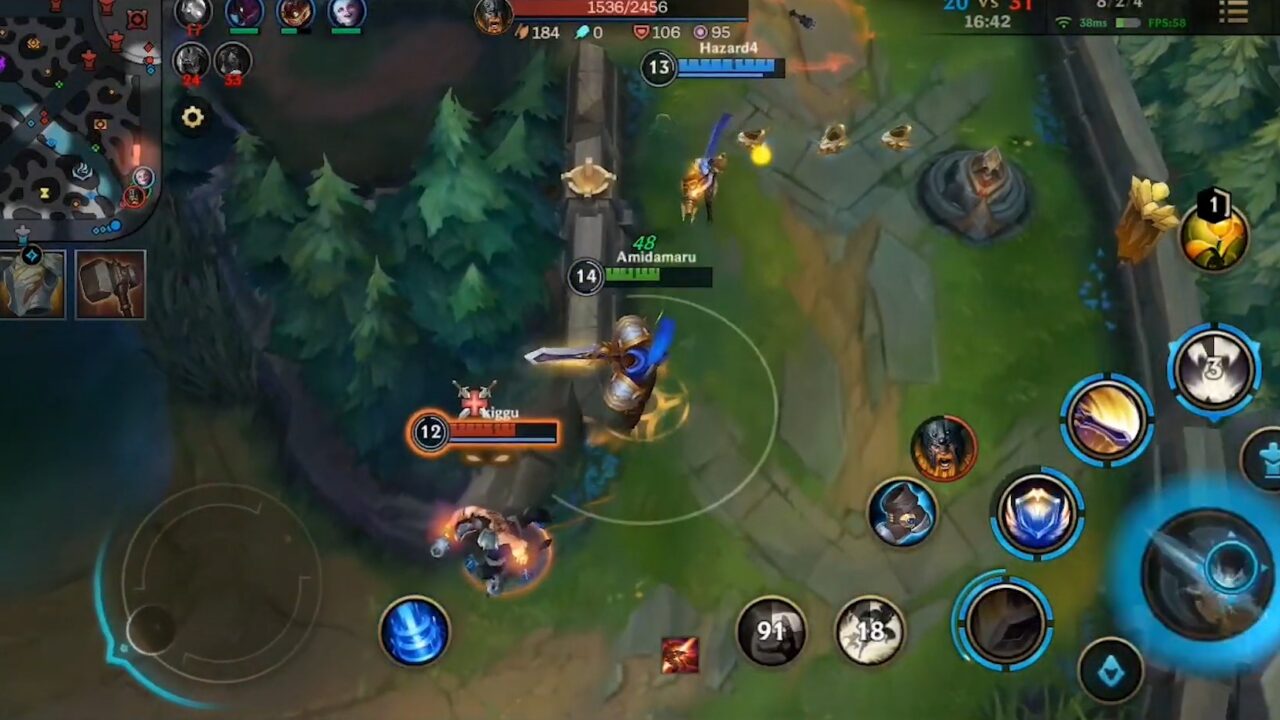
Task: Cast the summoner spell on cooldown 91
Action: (771, 629)
